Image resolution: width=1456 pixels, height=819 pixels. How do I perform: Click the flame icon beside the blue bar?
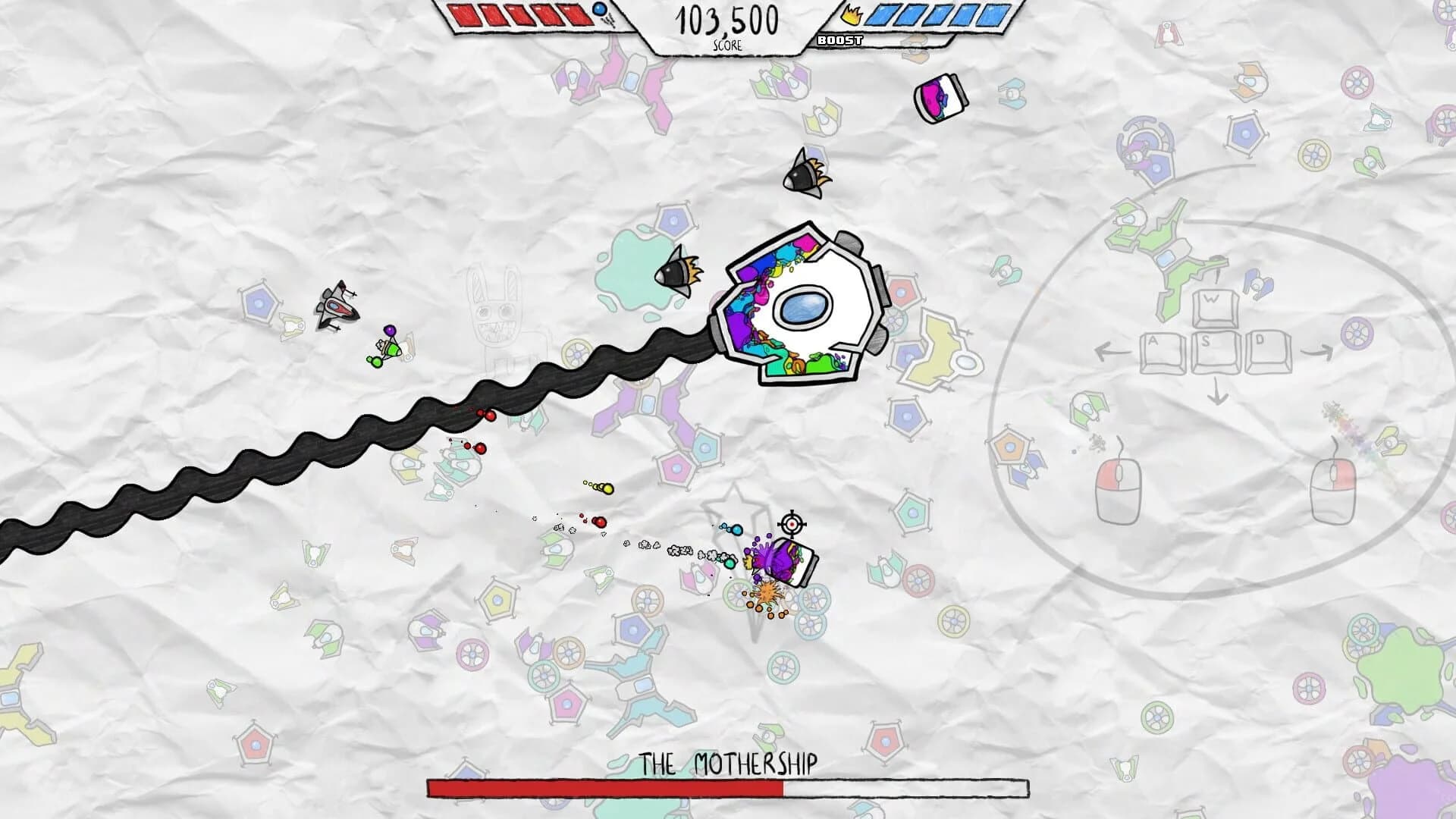point(852,15)
